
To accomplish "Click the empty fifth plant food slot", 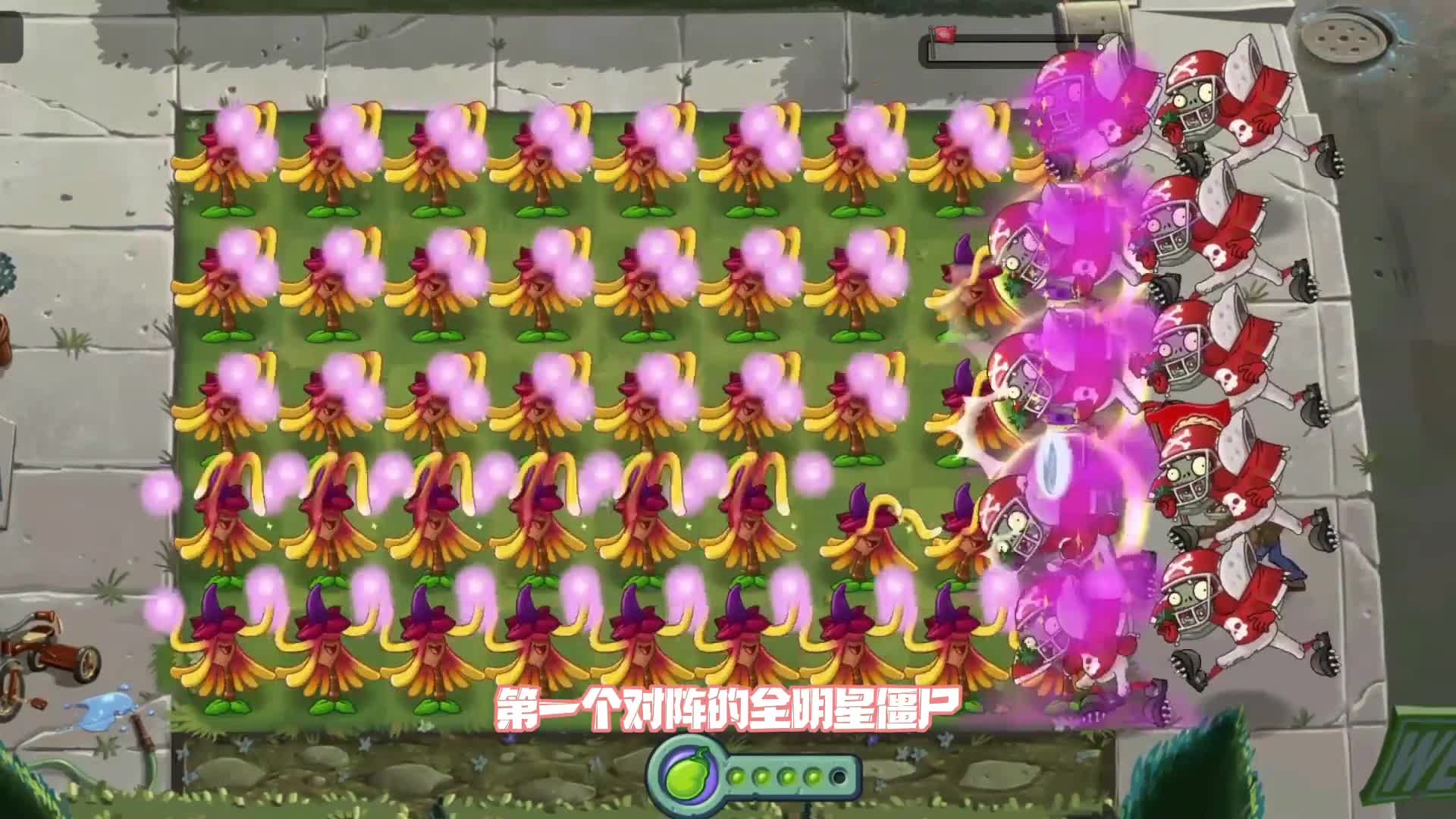I will pos(838,777).
